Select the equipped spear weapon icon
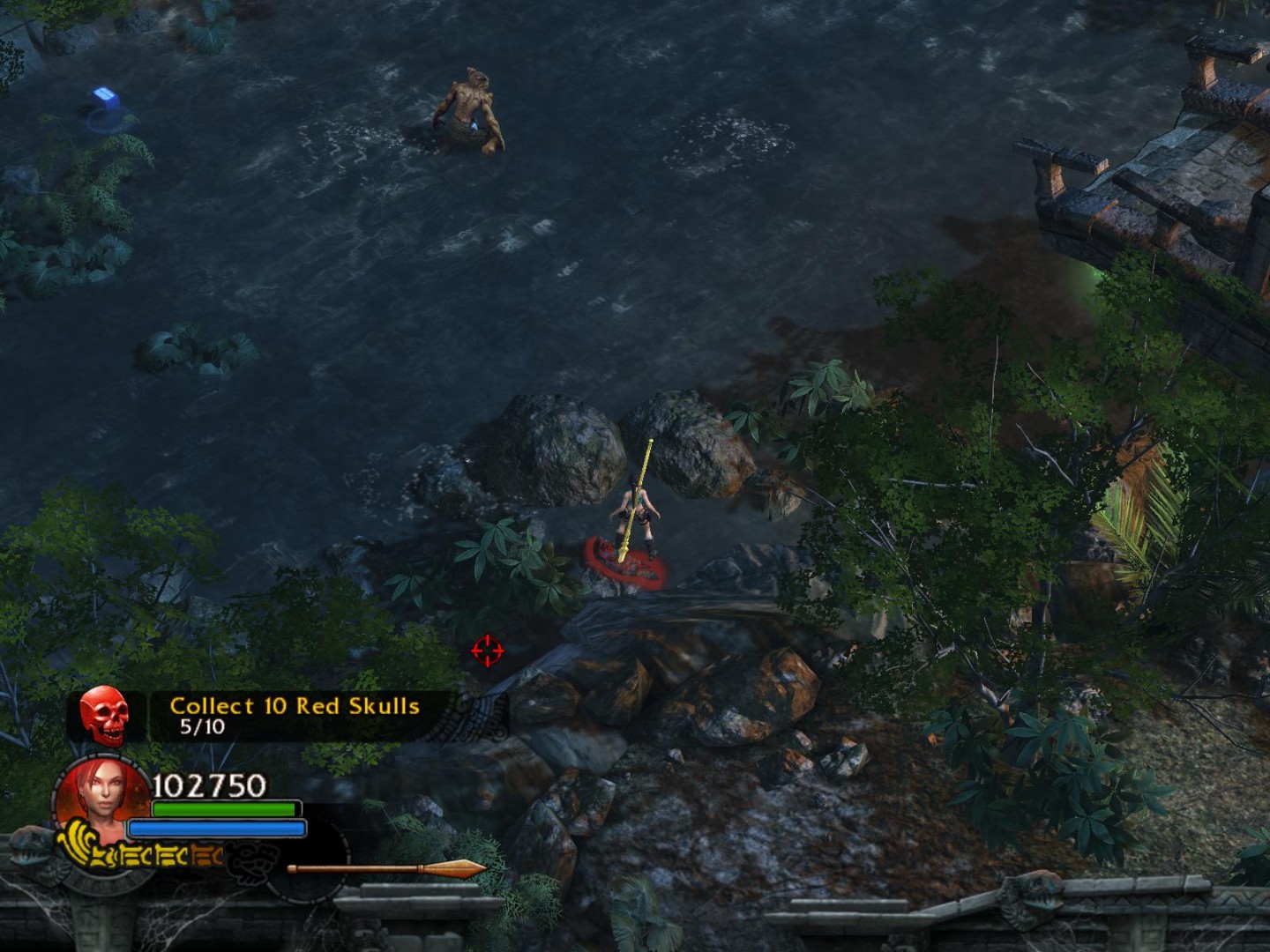This screenshot has width=1270, height=952. point(386,869)
